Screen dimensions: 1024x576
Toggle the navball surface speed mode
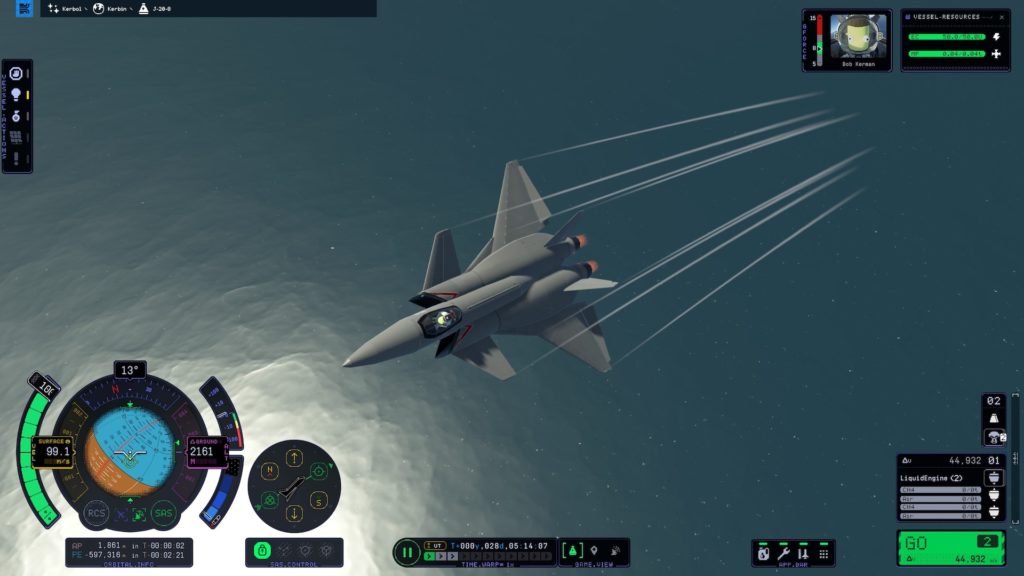[54, 440]
